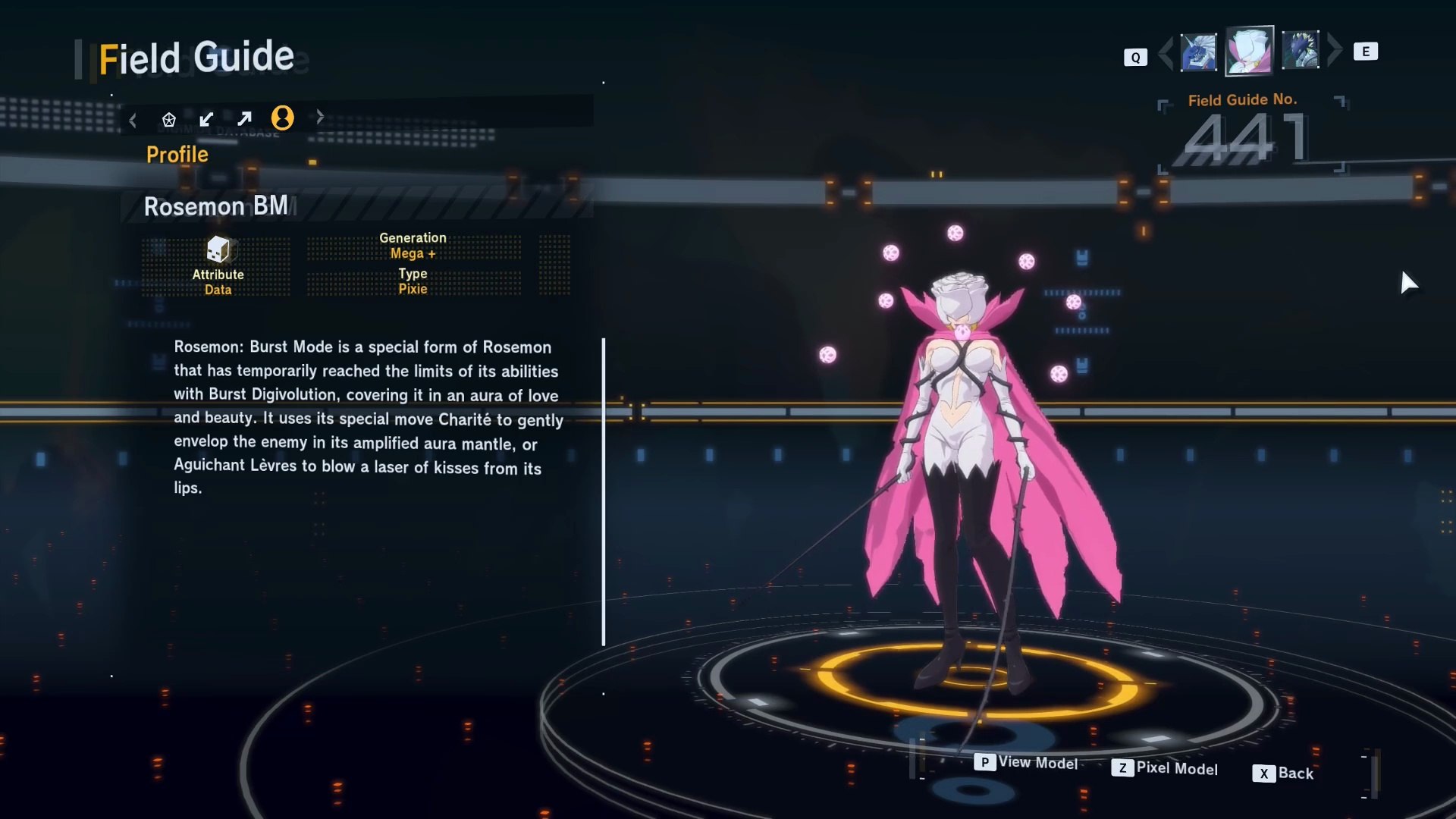Viewport: 1456px width, 819px height.
Task: Select the orange Profile tab icon
Action: tap(282, 118)
